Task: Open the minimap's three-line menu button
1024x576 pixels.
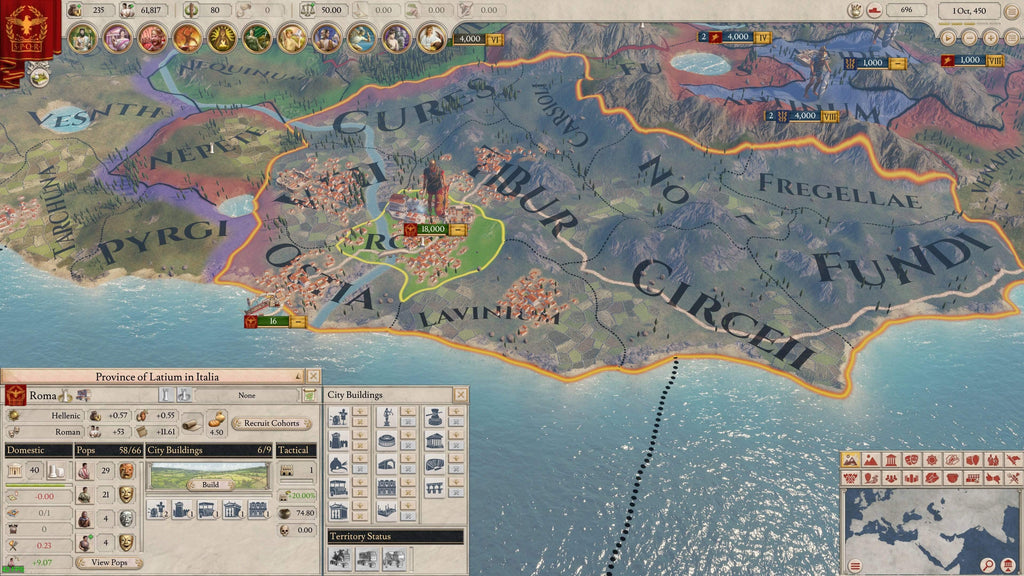Action: pos(853,566)
